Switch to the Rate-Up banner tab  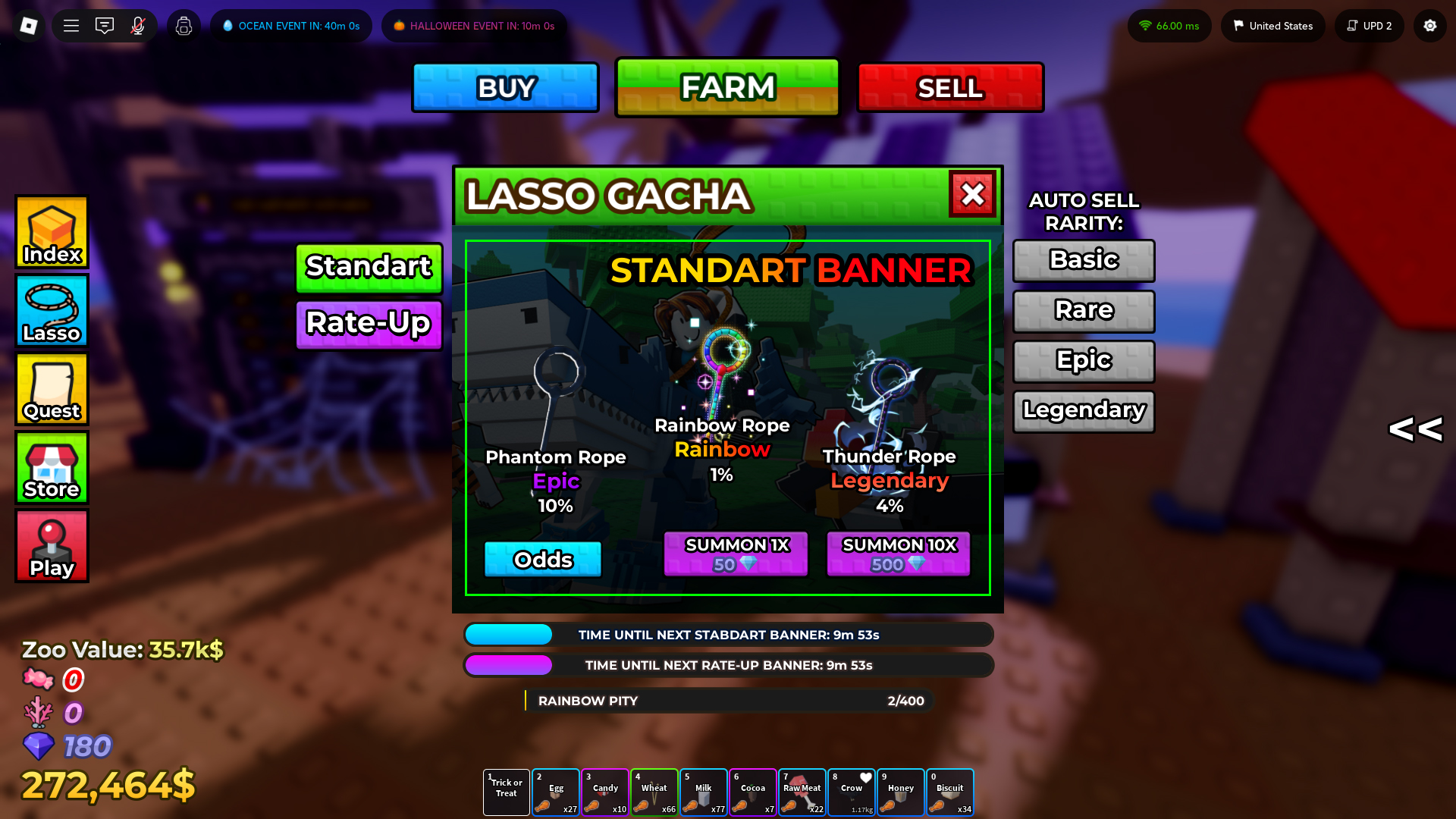(369, 324)
